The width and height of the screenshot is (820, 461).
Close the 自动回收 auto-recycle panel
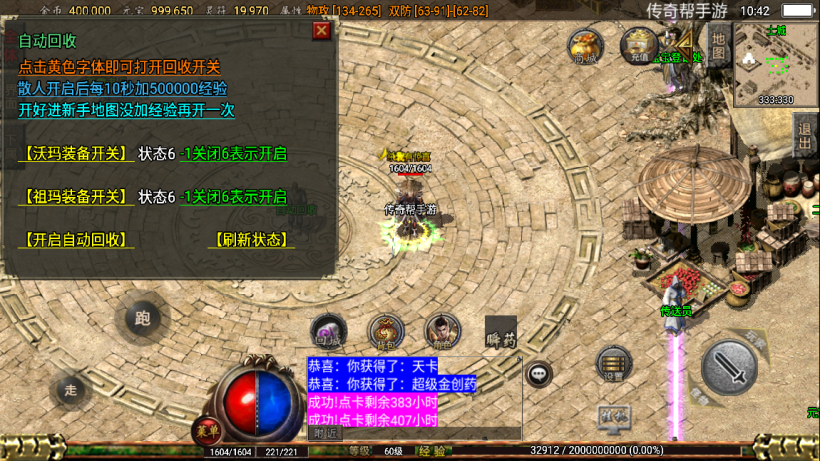pos(321,31)
